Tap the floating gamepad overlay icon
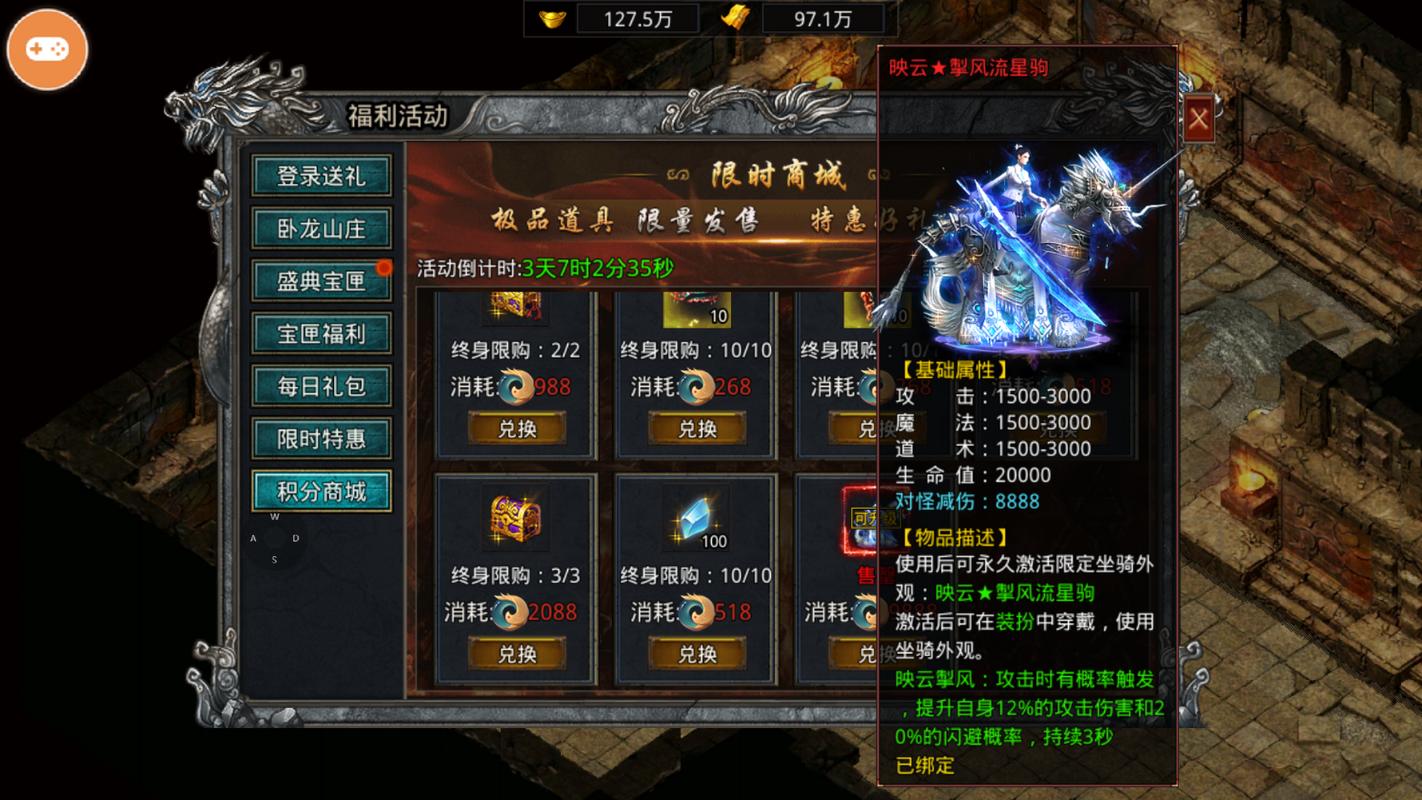The image size is (1422, 800). [47, 48]
